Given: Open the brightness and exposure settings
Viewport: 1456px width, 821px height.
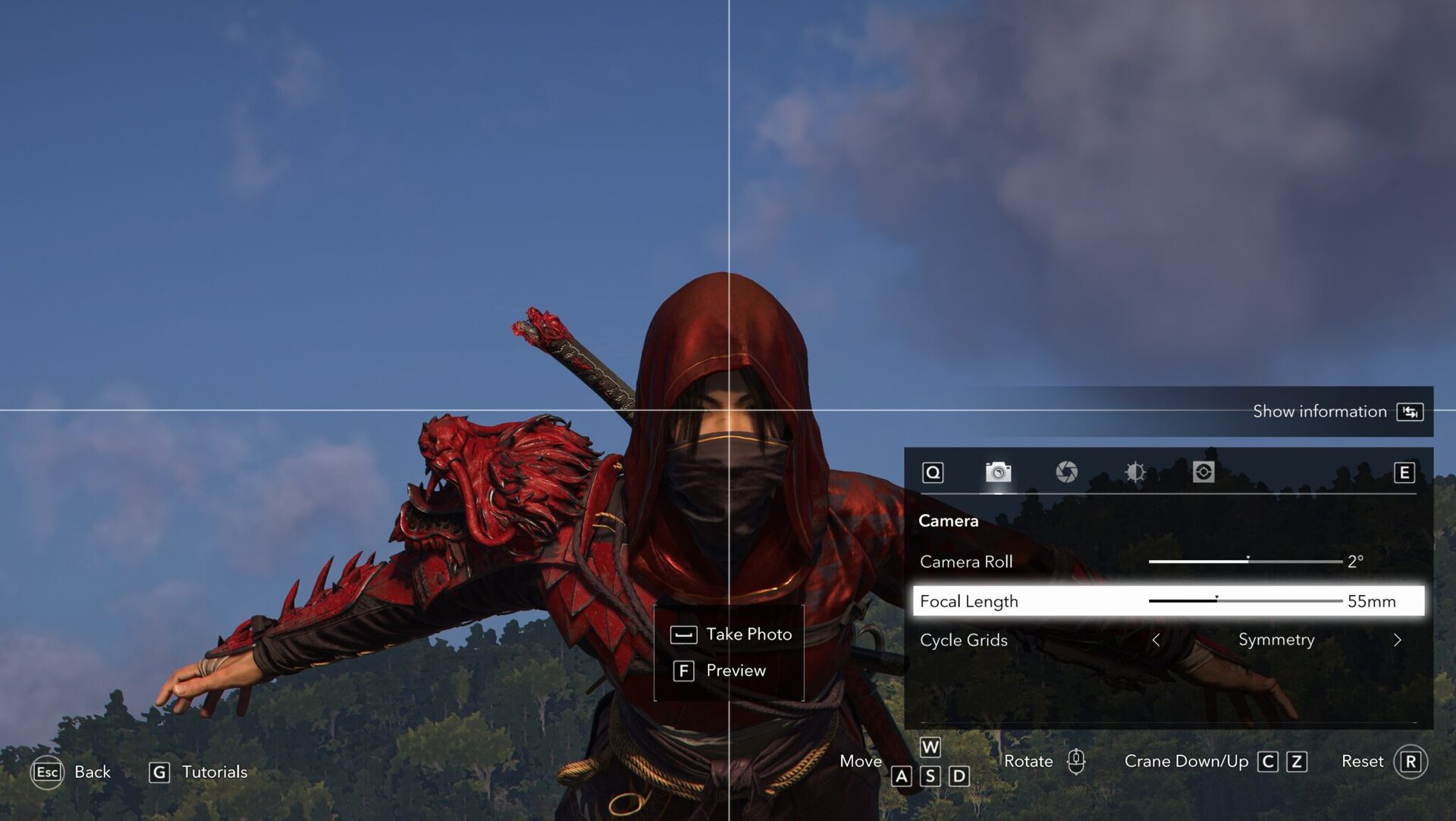Looking at the screenshot, I should pos(1135,472).
